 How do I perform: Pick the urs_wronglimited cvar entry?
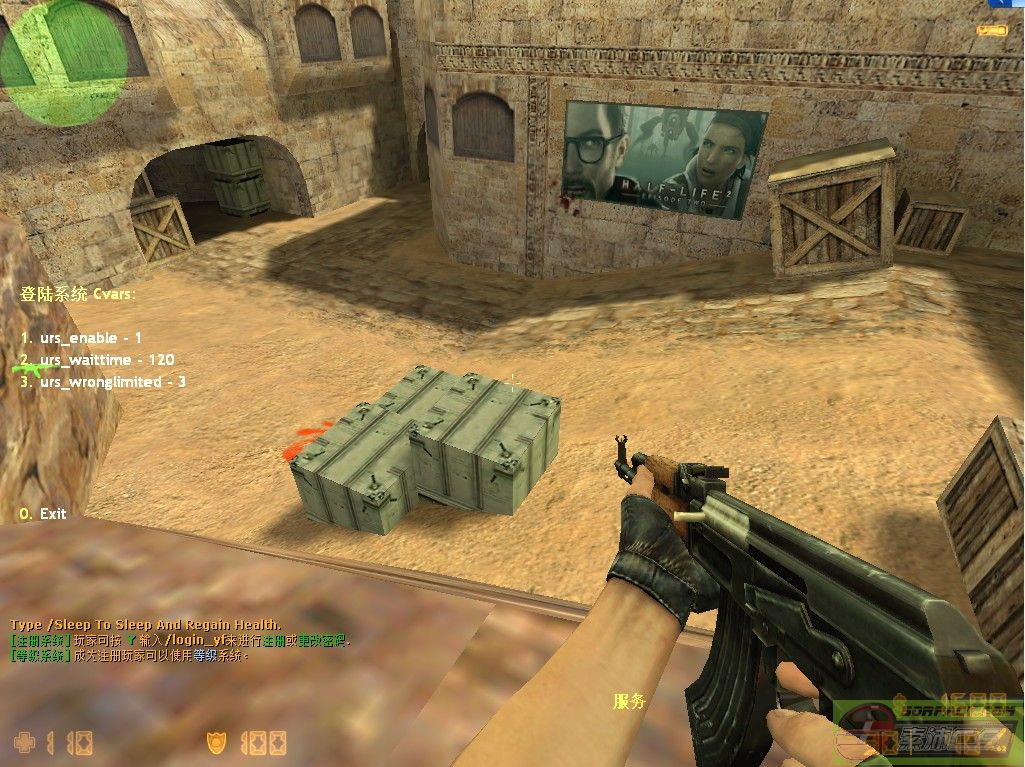click(103, 382)
